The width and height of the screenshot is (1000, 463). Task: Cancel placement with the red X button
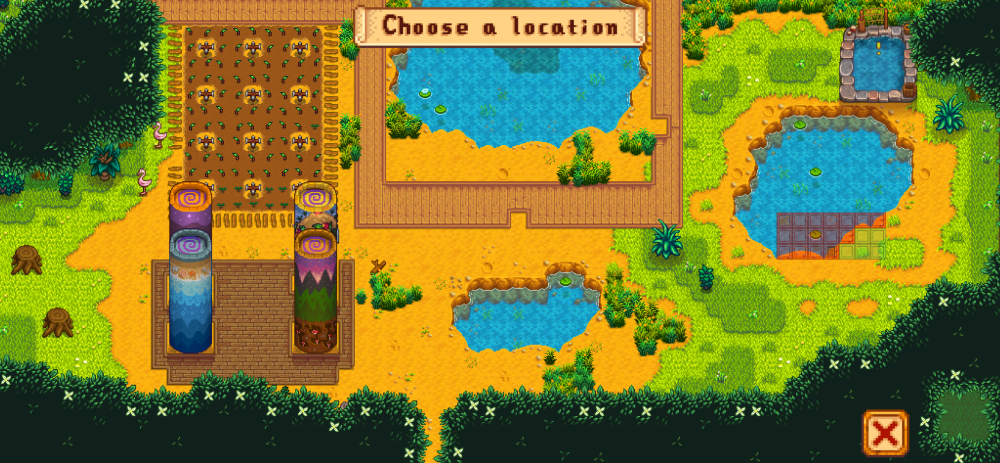tap(884, 432)
